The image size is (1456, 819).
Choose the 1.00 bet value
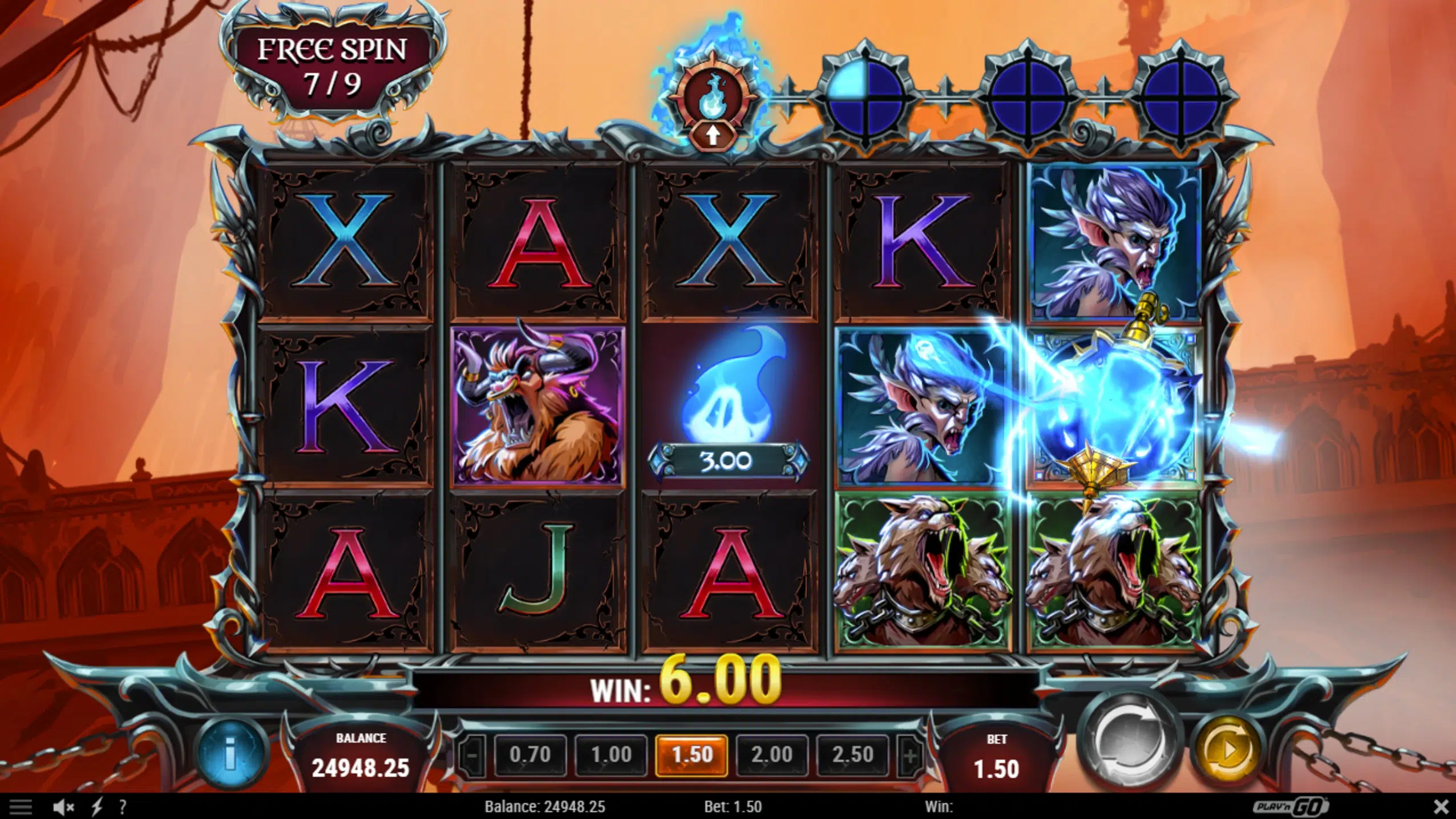611,755
